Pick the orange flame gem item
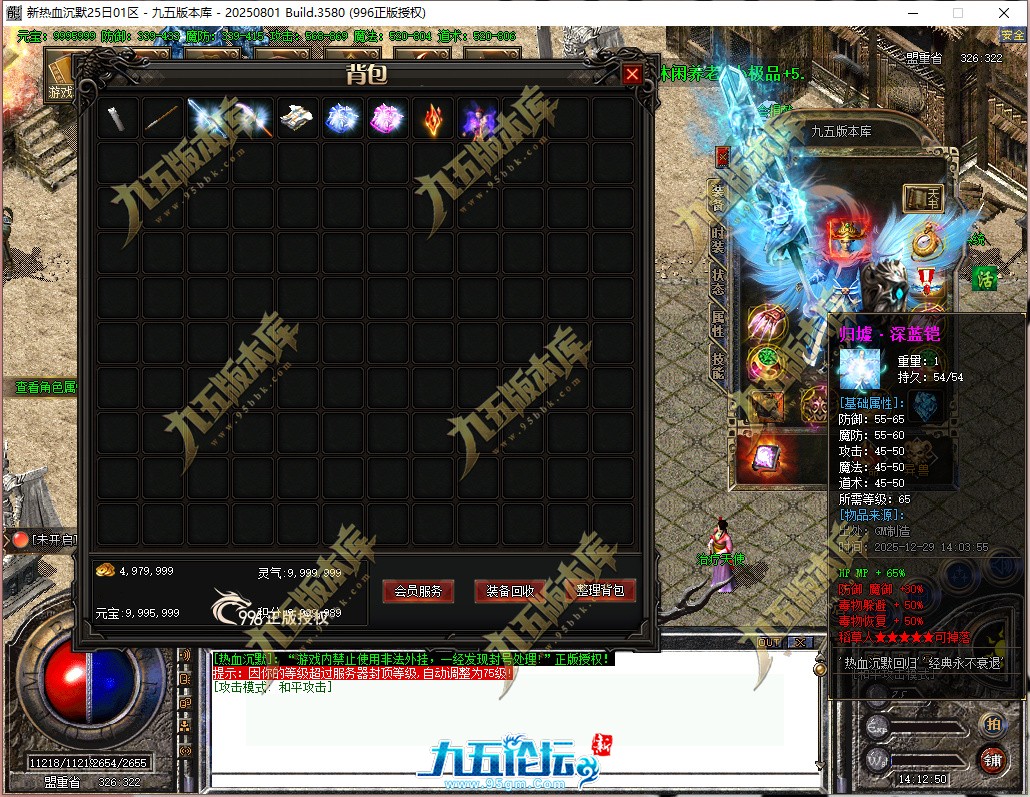 click(431, 119)
